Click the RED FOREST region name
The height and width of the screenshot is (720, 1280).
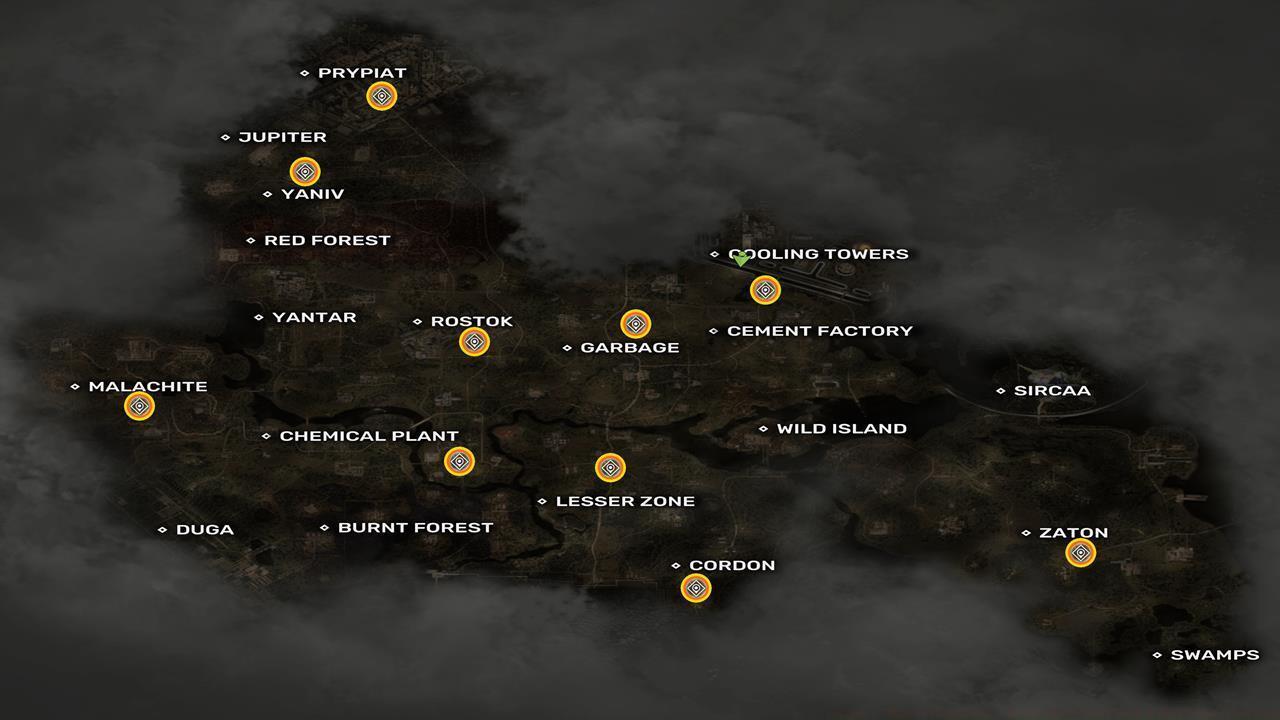tap(326, 240)
